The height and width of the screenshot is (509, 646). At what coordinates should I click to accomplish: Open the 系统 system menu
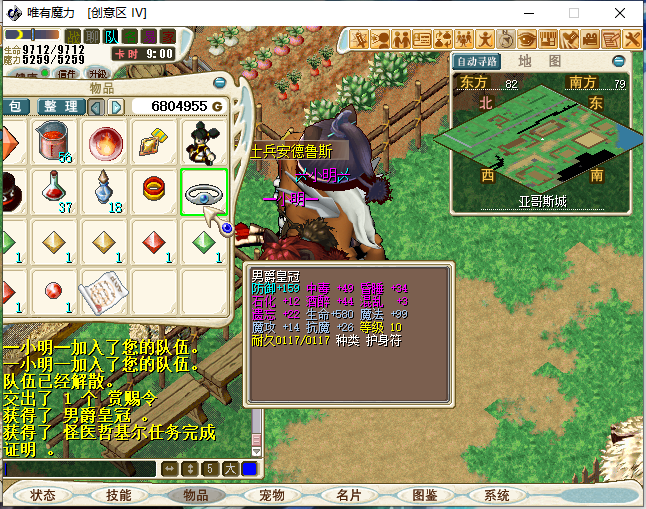(x=497, y=495)
